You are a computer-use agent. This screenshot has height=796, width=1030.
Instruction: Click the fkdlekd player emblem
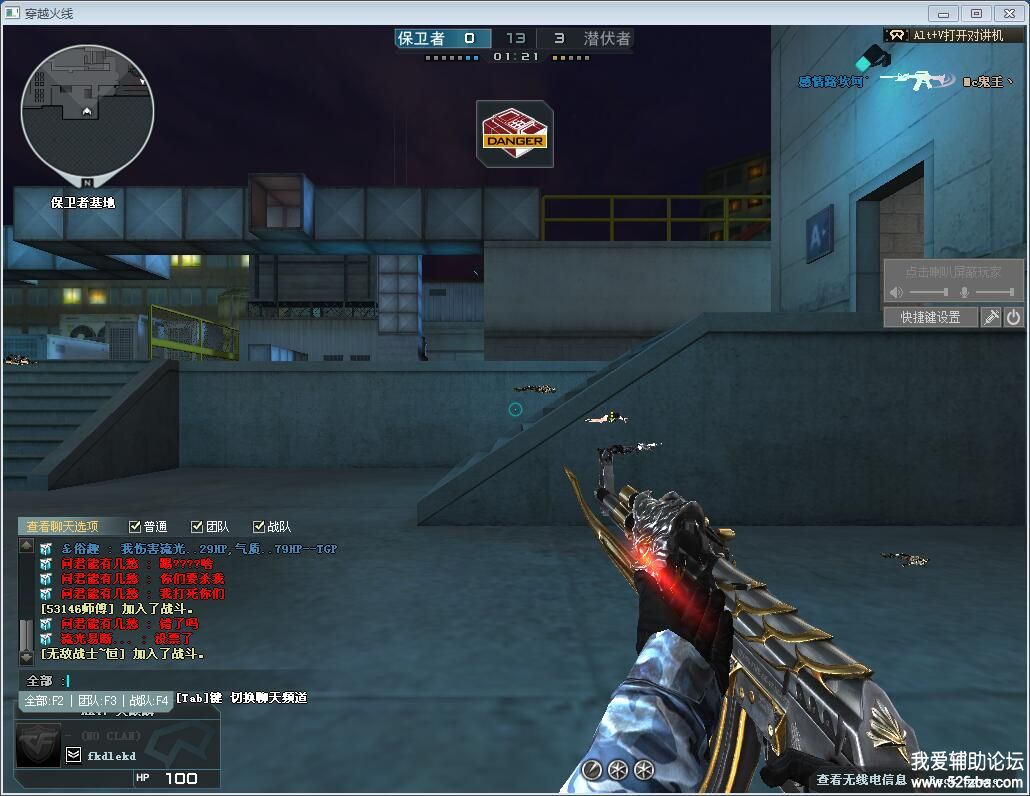point(40,746)
